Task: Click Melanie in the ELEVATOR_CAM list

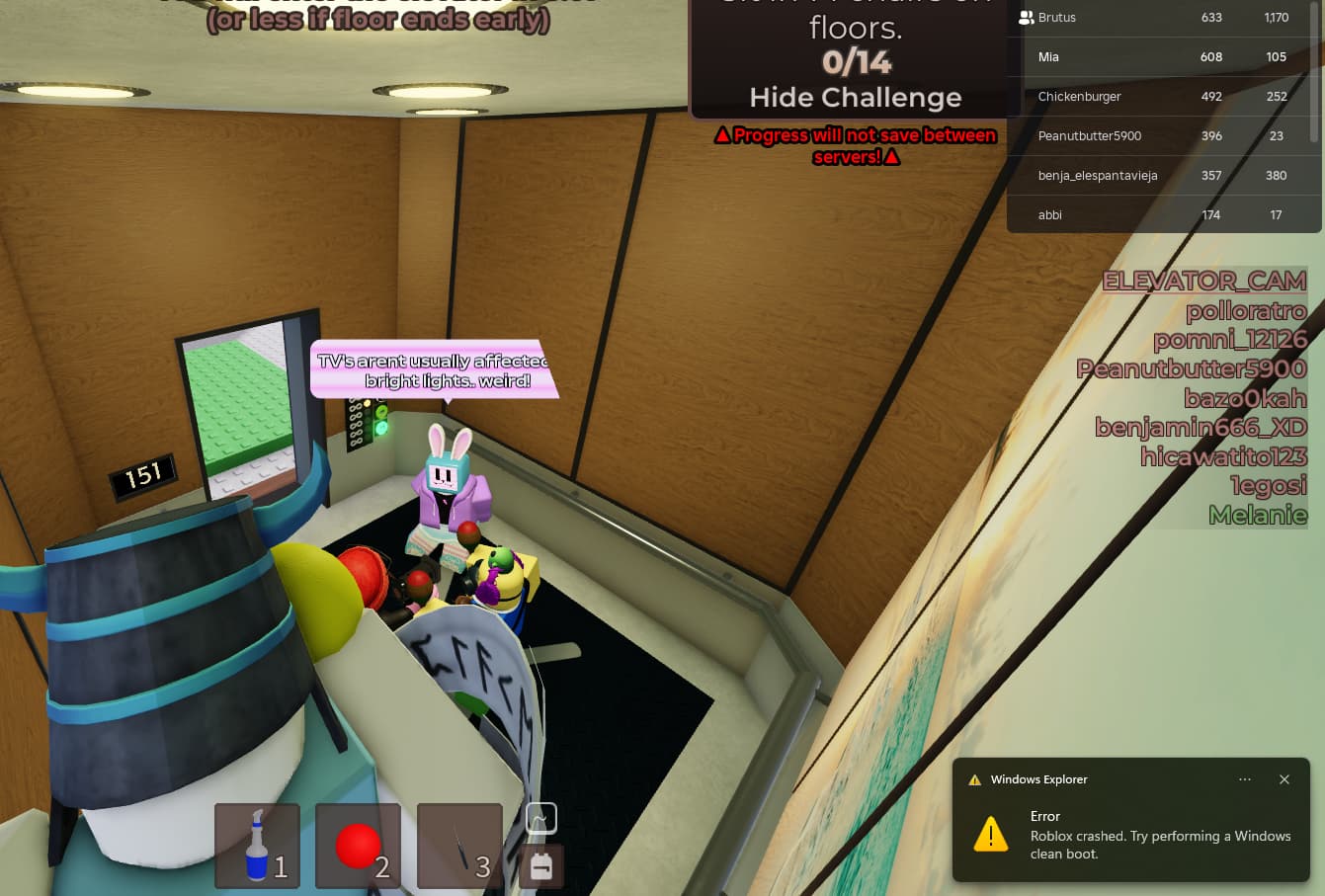Action: click(1258, 515)
